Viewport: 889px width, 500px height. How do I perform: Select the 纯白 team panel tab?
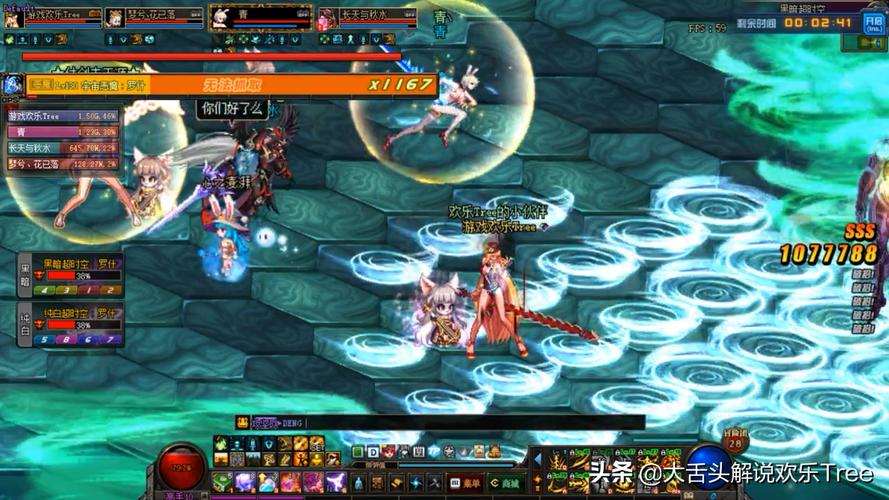(26, 325)
